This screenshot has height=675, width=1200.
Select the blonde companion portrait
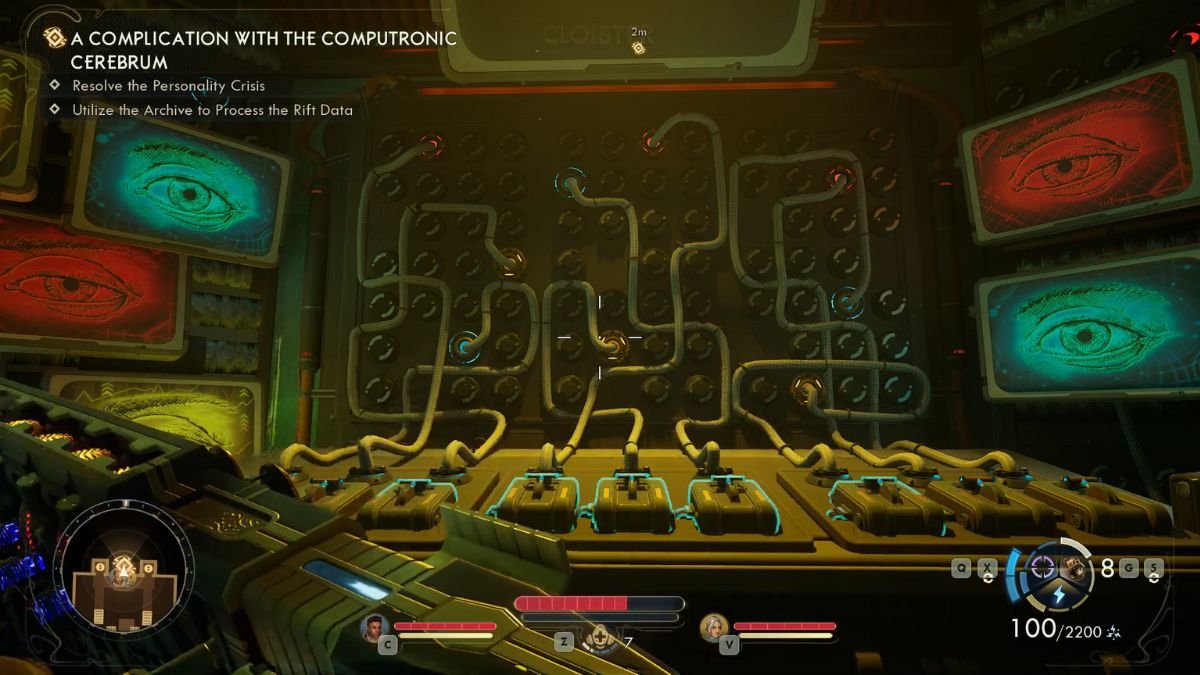coord(714,627)
